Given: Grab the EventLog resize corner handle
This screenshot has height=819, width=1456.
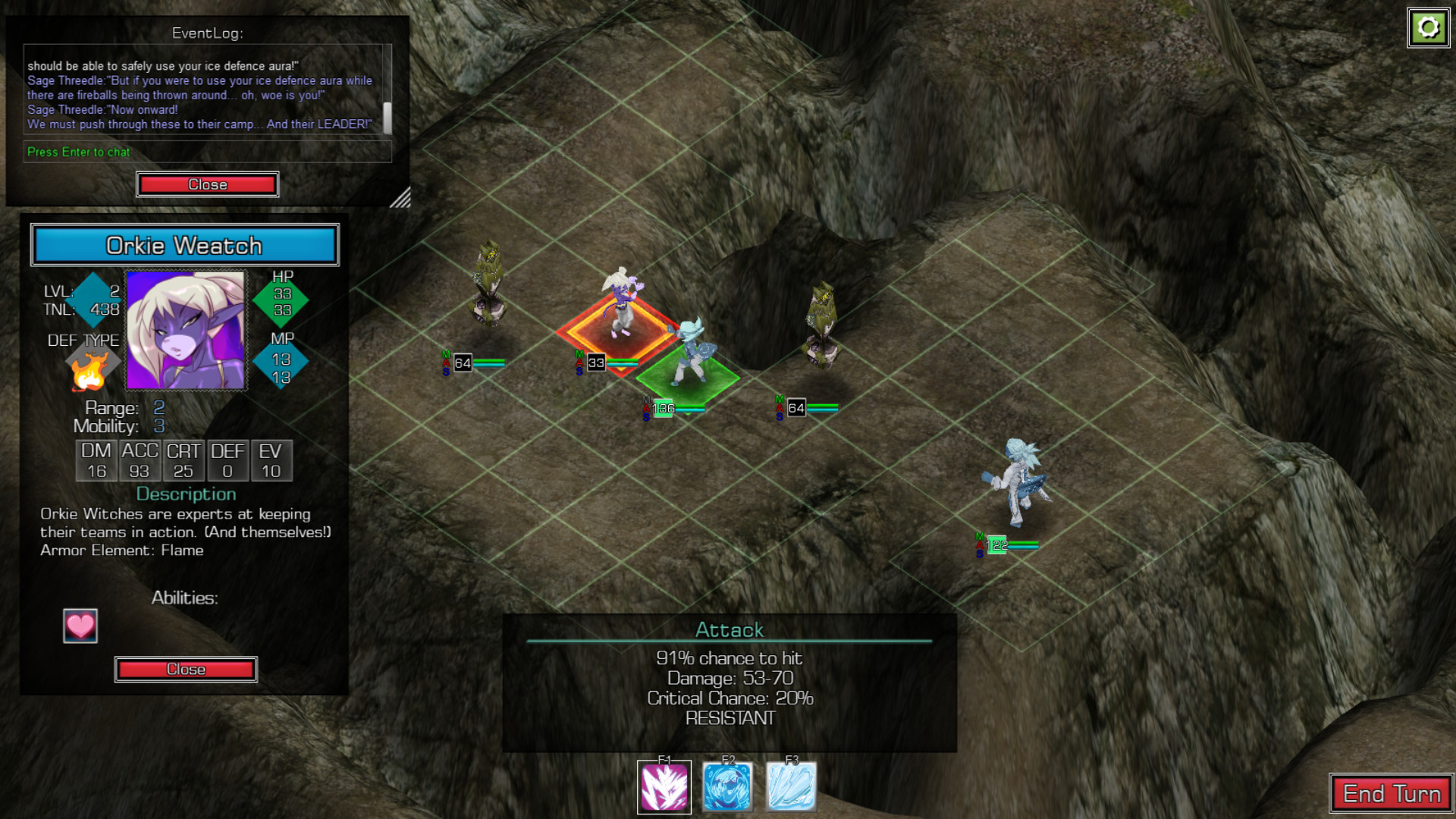Looking at the screenshot, I should [x=401, y=198].
